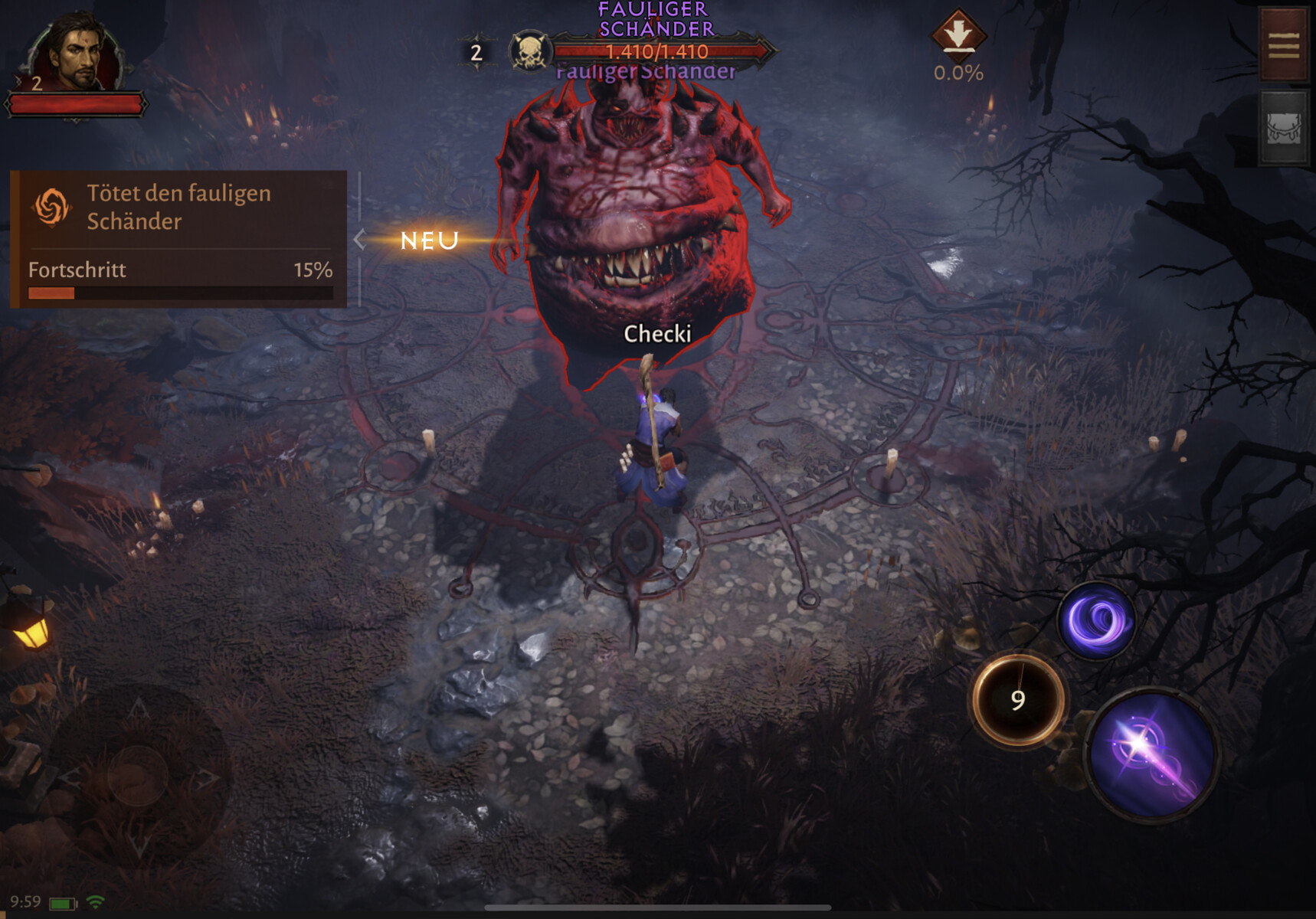The height and width of the screenshot is (919, 1316).
Task: Collapse the quest panel with the arrow
Action: (x=359, y=240)
